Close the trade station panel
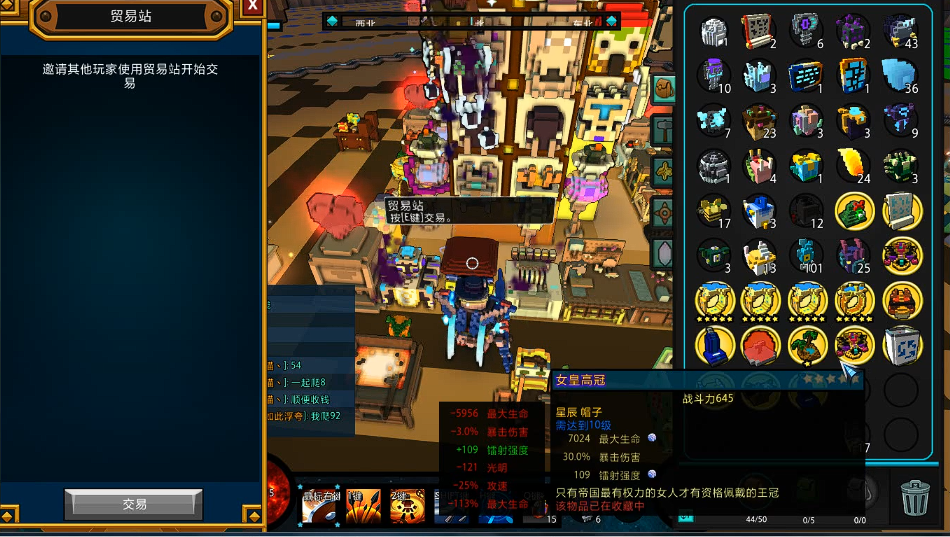The width and height of the screenshot is (950, 537). (253, 6)
